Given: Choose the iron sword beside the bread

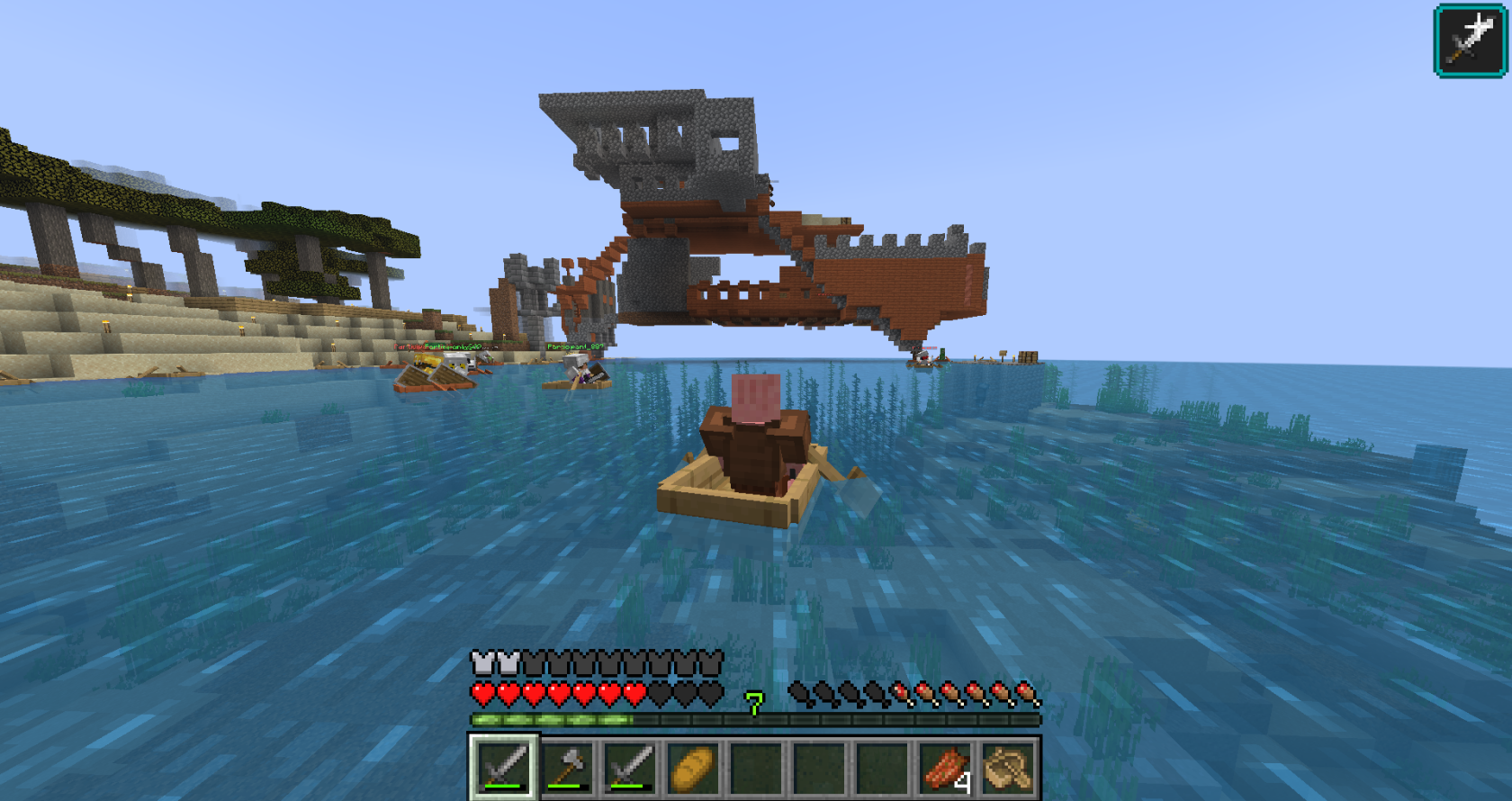Looking at the screenshot, I should pos(630,767).
